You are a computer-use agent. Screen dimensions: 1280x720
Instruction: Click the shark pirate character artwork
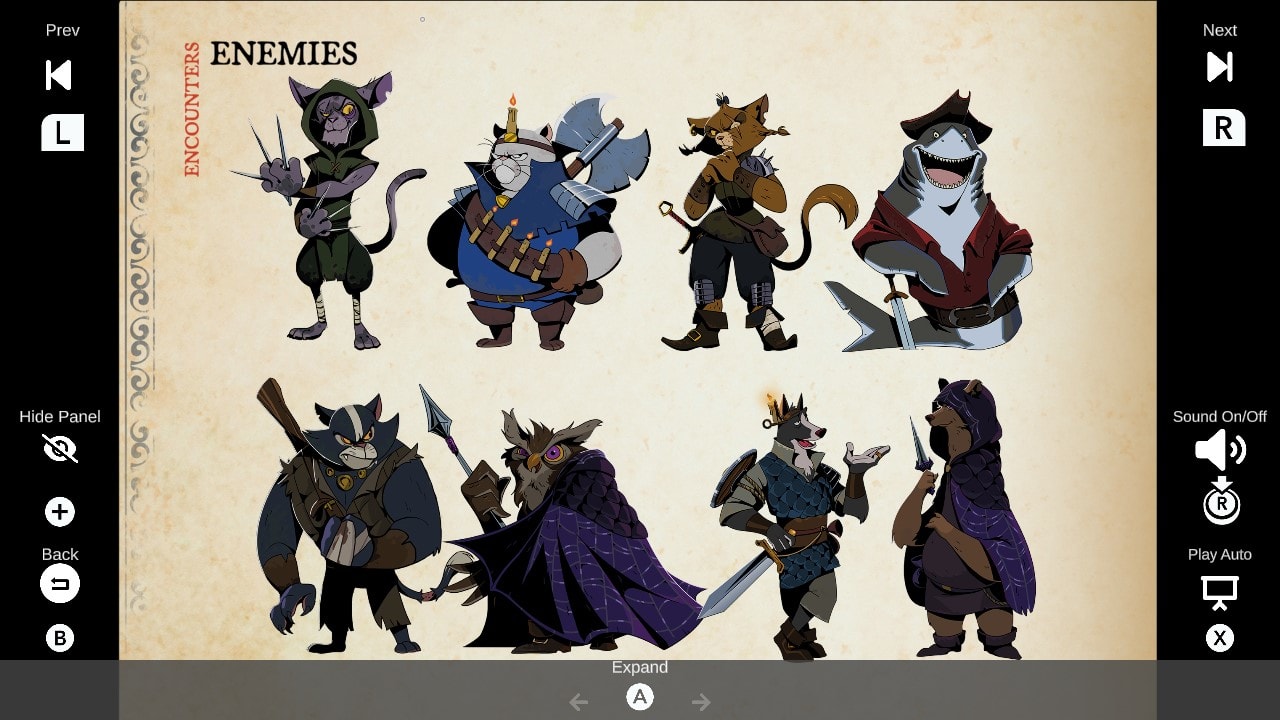pos(940,220)
